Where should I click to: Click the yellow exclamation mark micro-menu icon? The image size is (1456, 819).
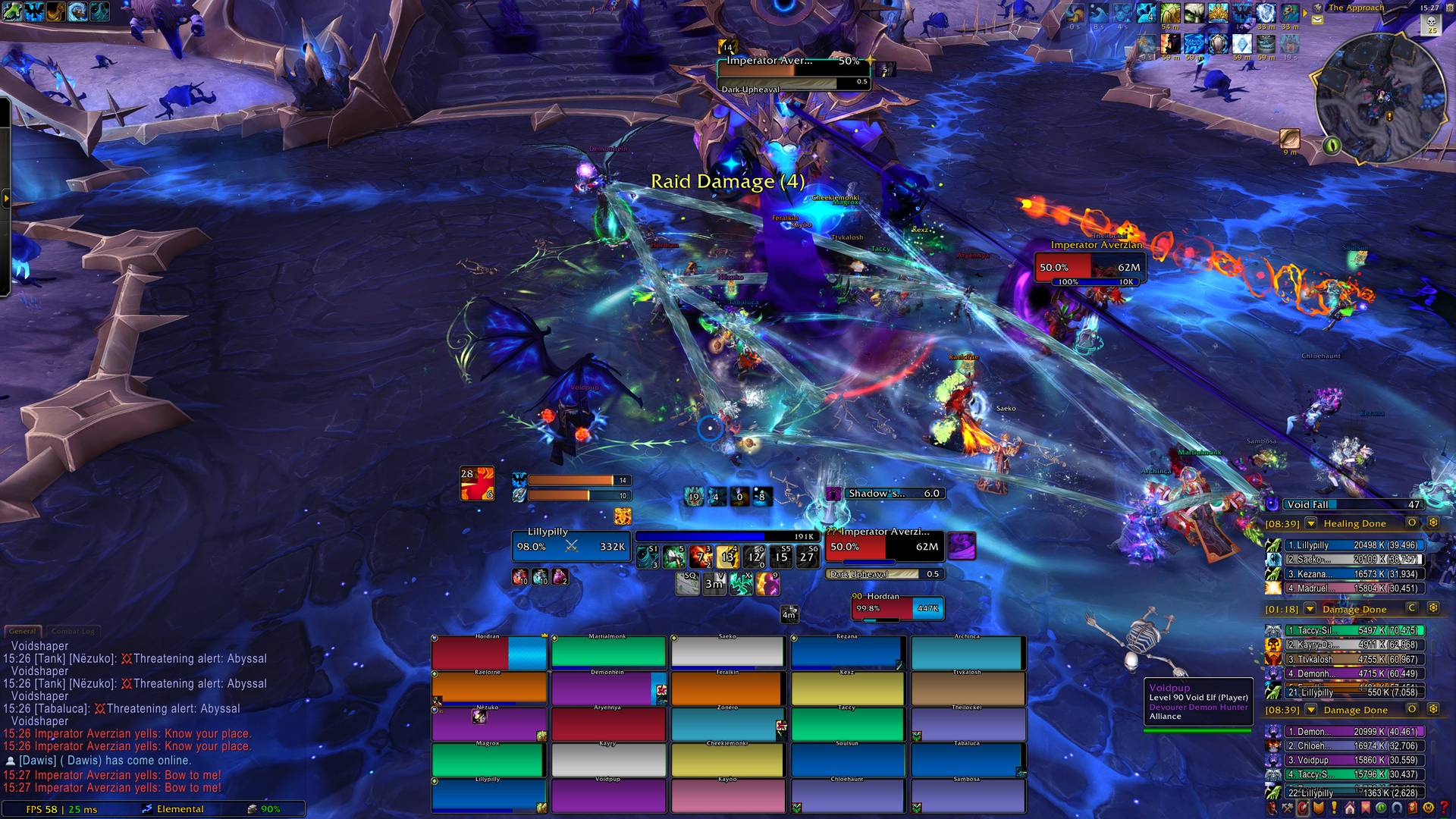click(1335, 808)
